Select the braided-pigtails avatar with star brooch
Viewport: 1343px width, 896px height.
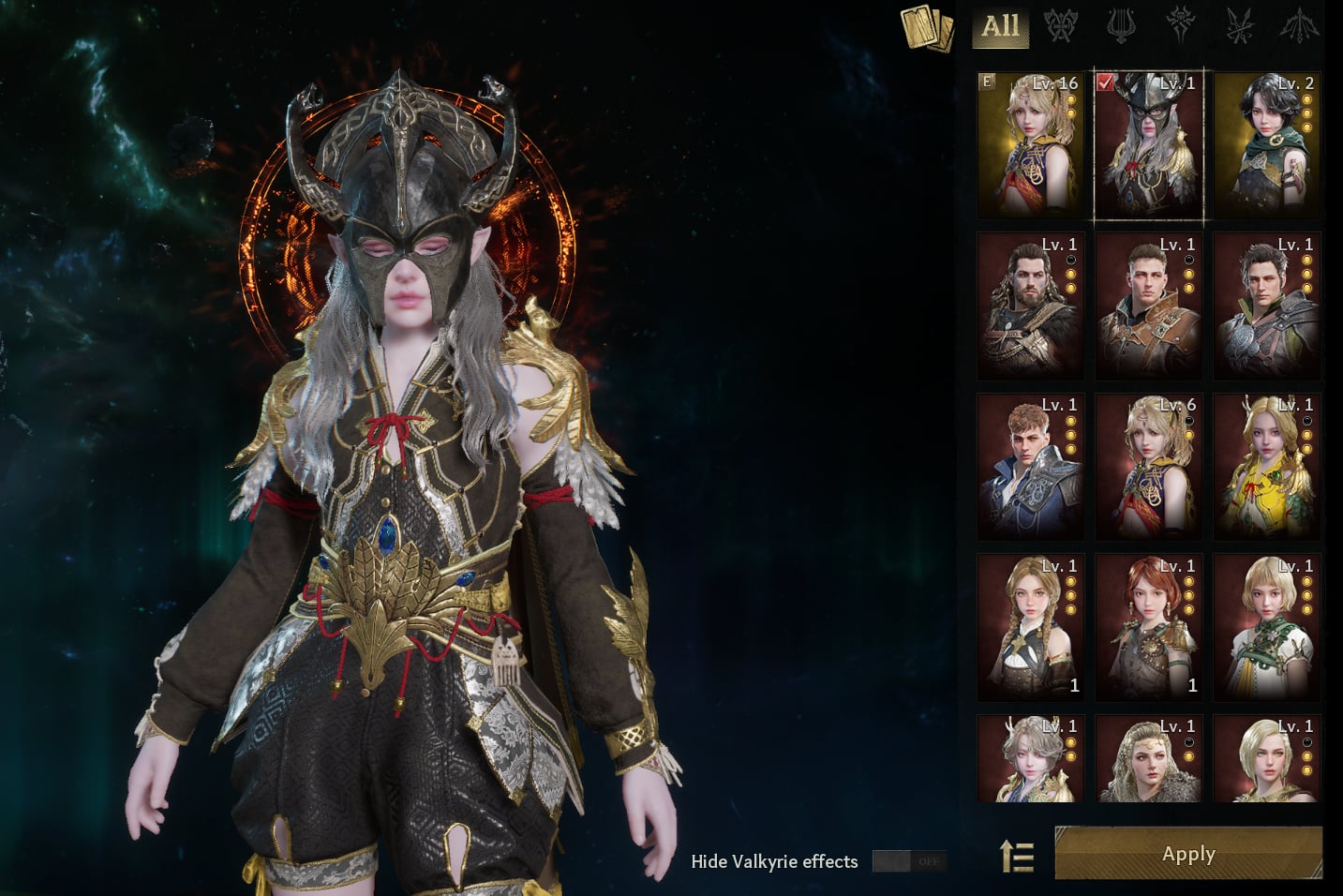coord(1030,627)
